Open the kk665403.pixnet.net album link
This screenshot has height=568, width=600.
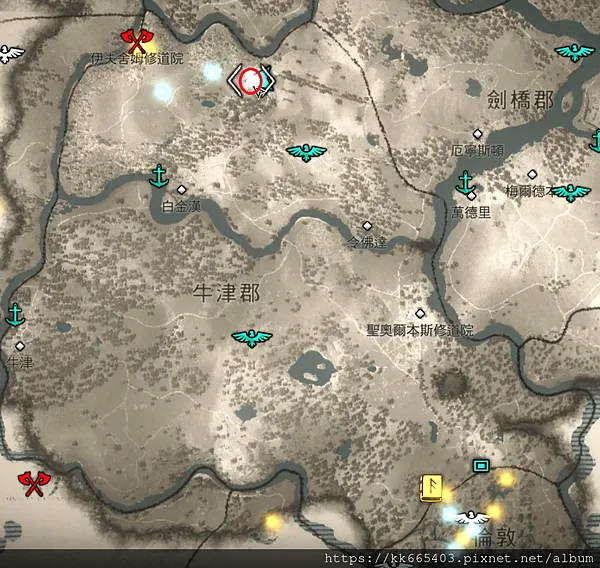point(459,558)
